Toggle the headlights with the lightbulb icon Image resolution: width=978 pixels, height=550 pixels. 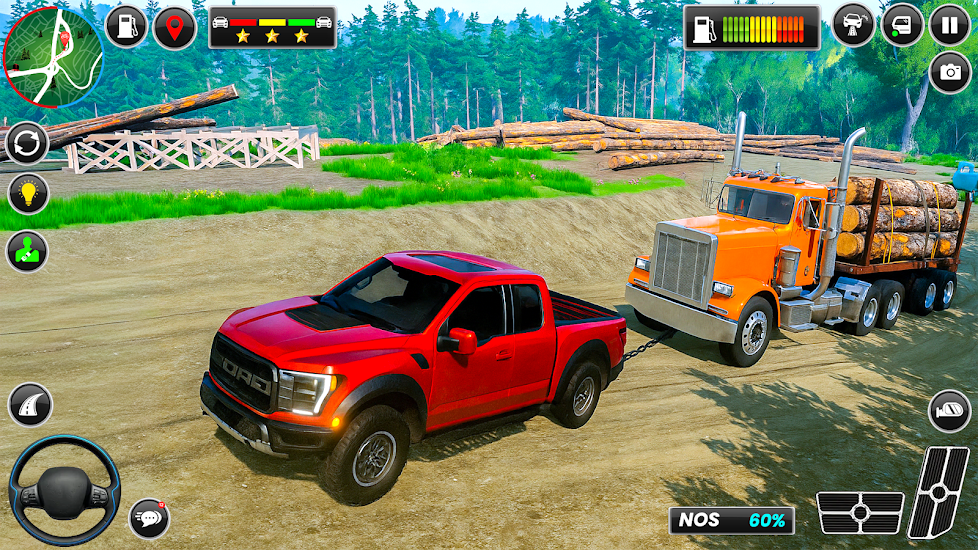[x=27, y=194]
